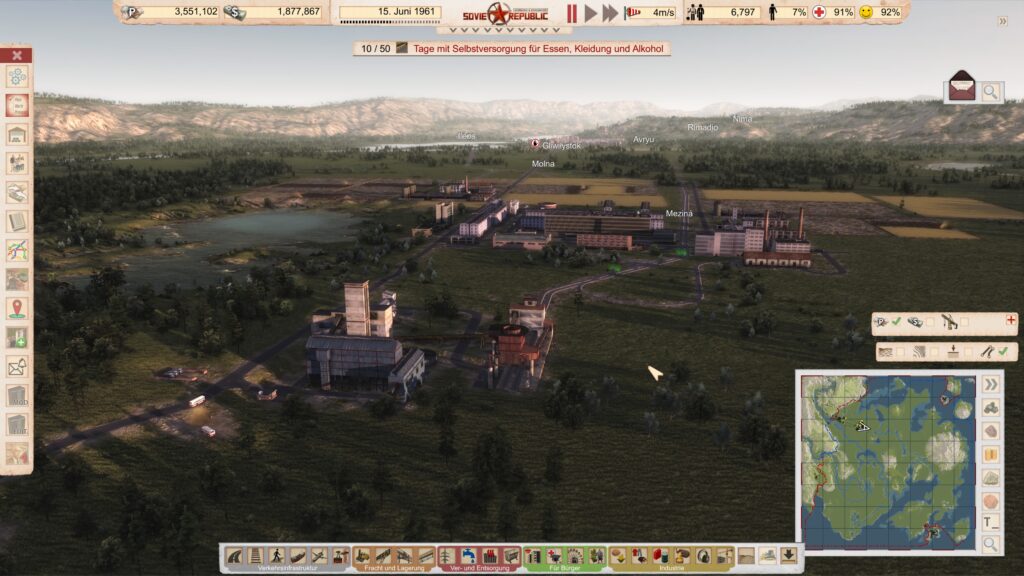The image size is (1024, 576).
Task: Set the game to normal play speed
Action: [591, 13]
